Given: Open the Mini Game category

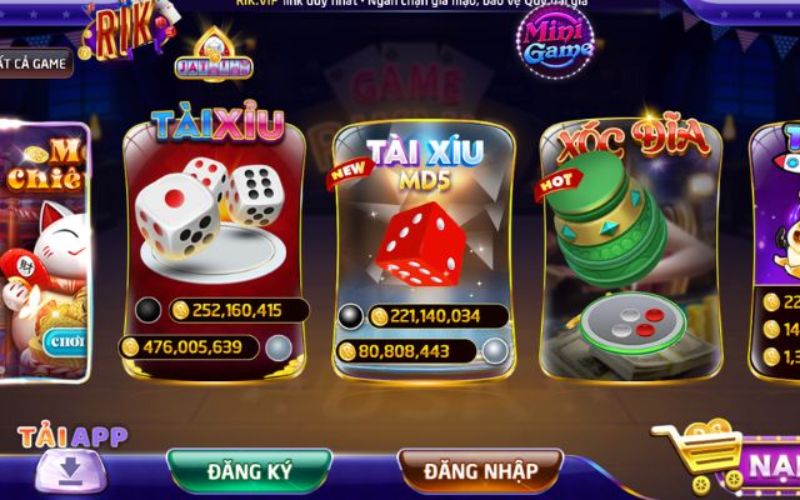Looking at the screenshot, I should point(555,43).
